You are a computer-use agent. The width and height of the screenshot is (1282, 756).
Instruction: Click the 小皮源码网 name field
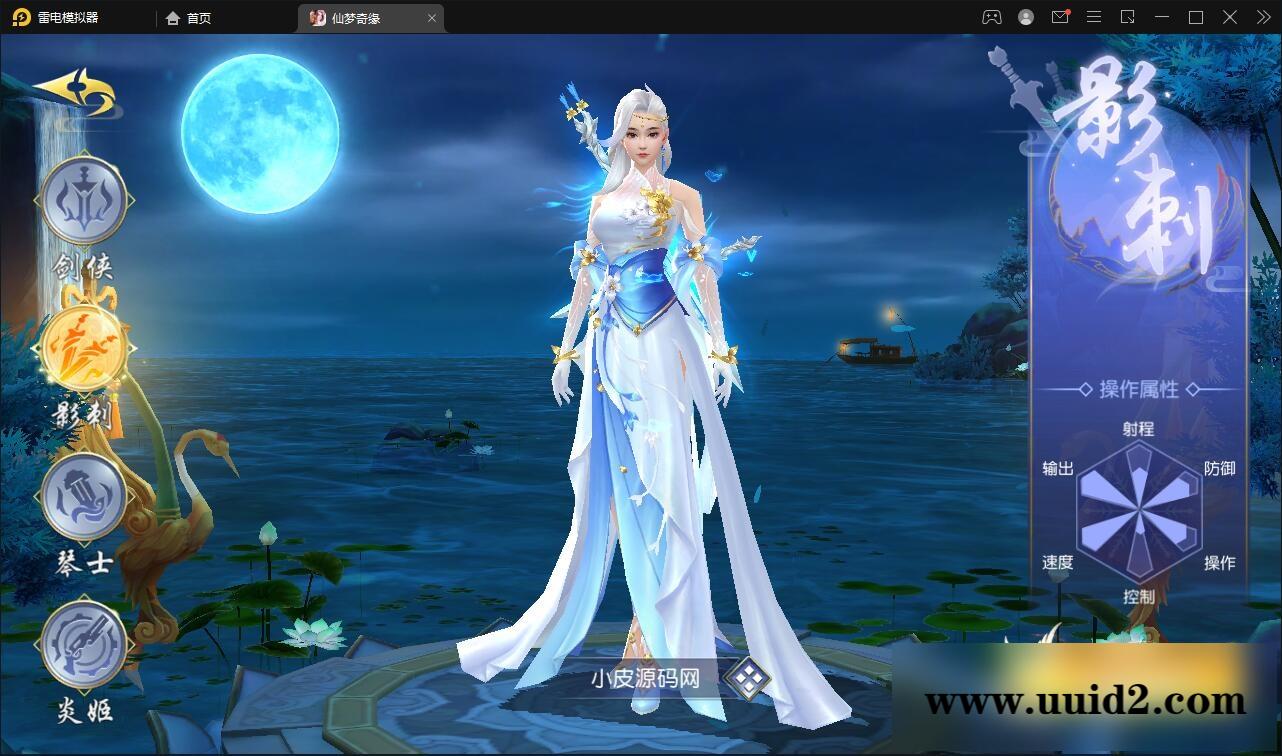click(x=645, y=677)
